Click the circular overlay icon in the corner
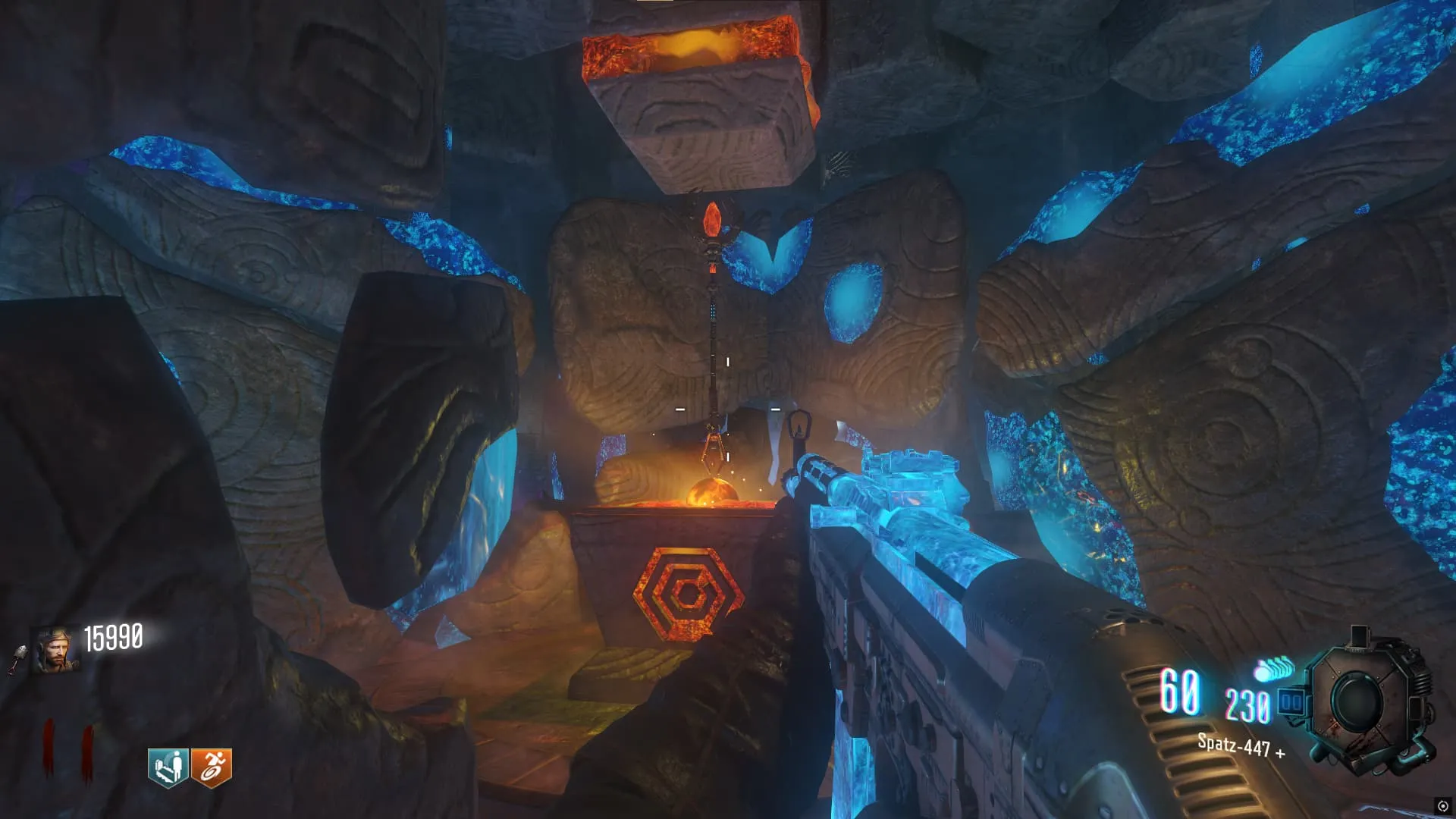1456x819 pixels. pos(1442,806)
